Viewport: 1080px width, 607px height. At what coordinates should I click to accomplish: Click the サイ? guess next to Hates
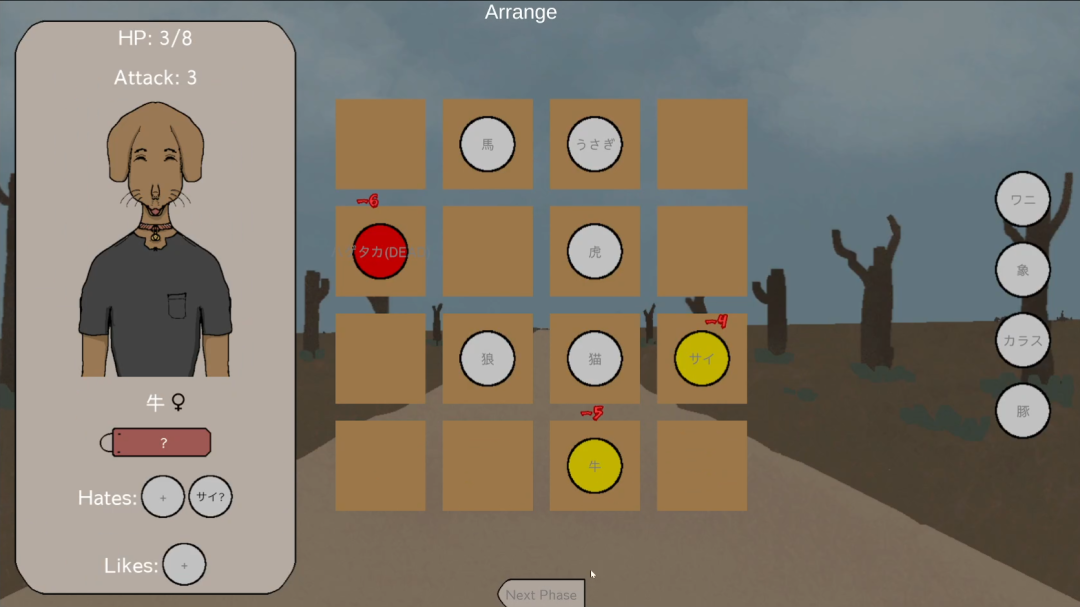pyautogui.click(x=210, y=497)
